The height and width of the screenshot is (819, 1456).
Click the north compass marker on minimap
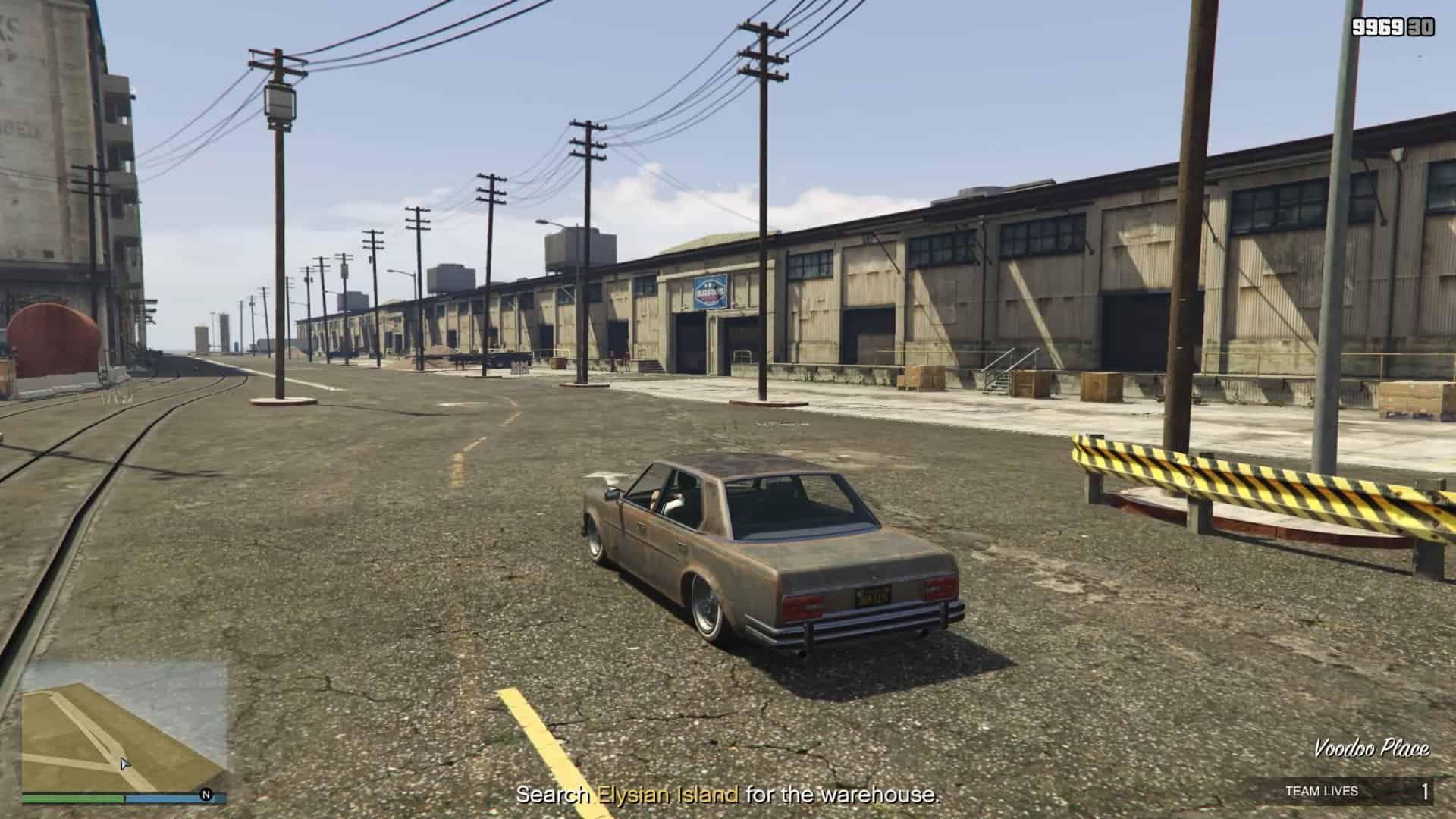tap(206, 795)
